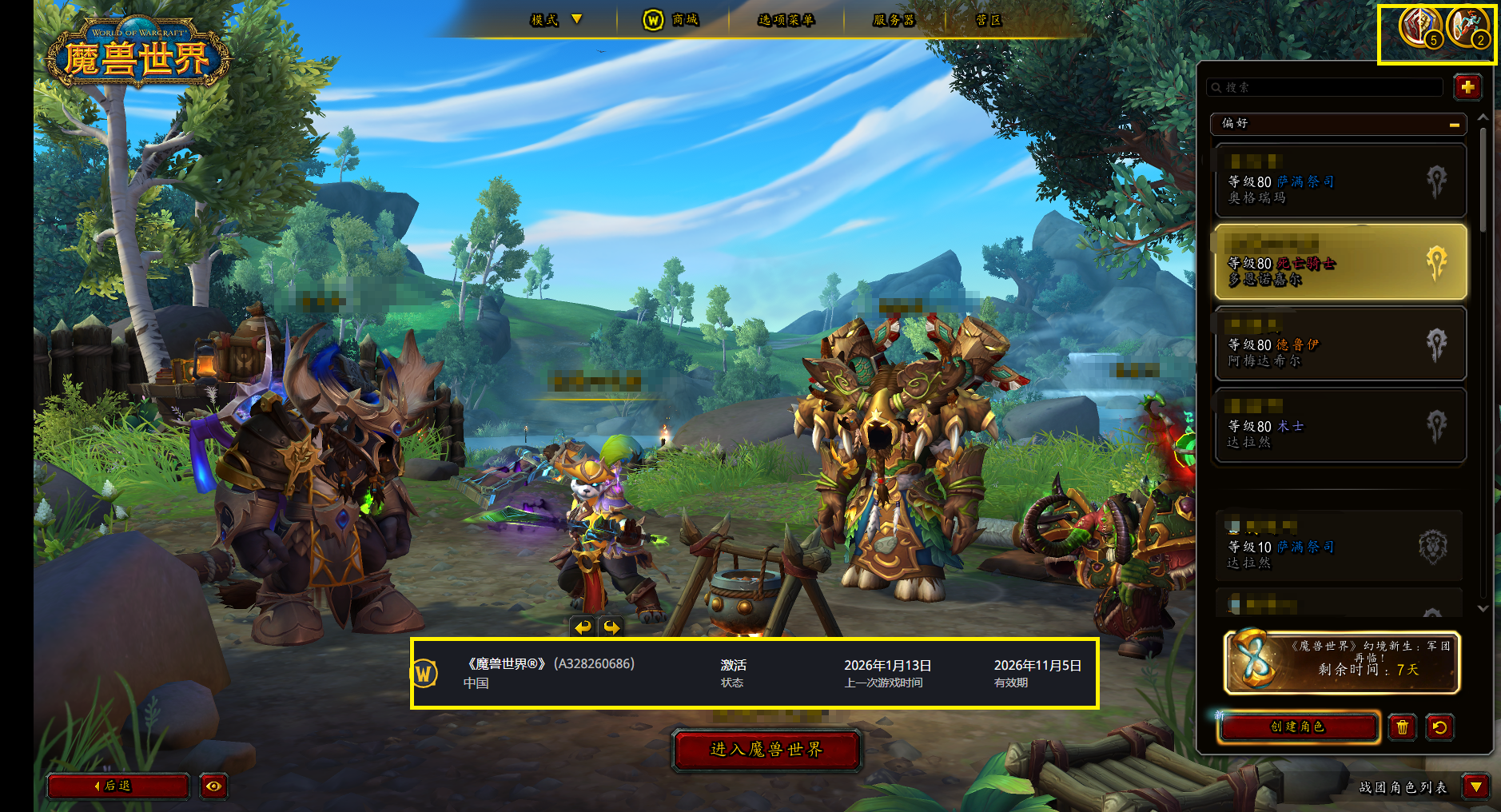This screenshot has height=812, width=1501.
Task: Open the 商城 shop
Action: click(x=672, y=20)
